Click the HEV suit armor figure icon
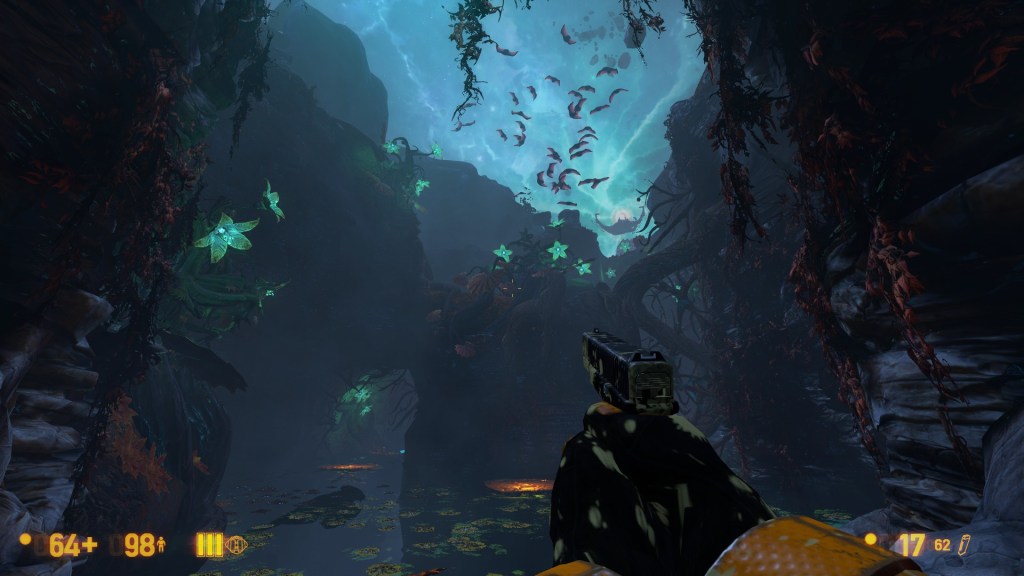Screen dimensions: 1024x576 [161, 546]
